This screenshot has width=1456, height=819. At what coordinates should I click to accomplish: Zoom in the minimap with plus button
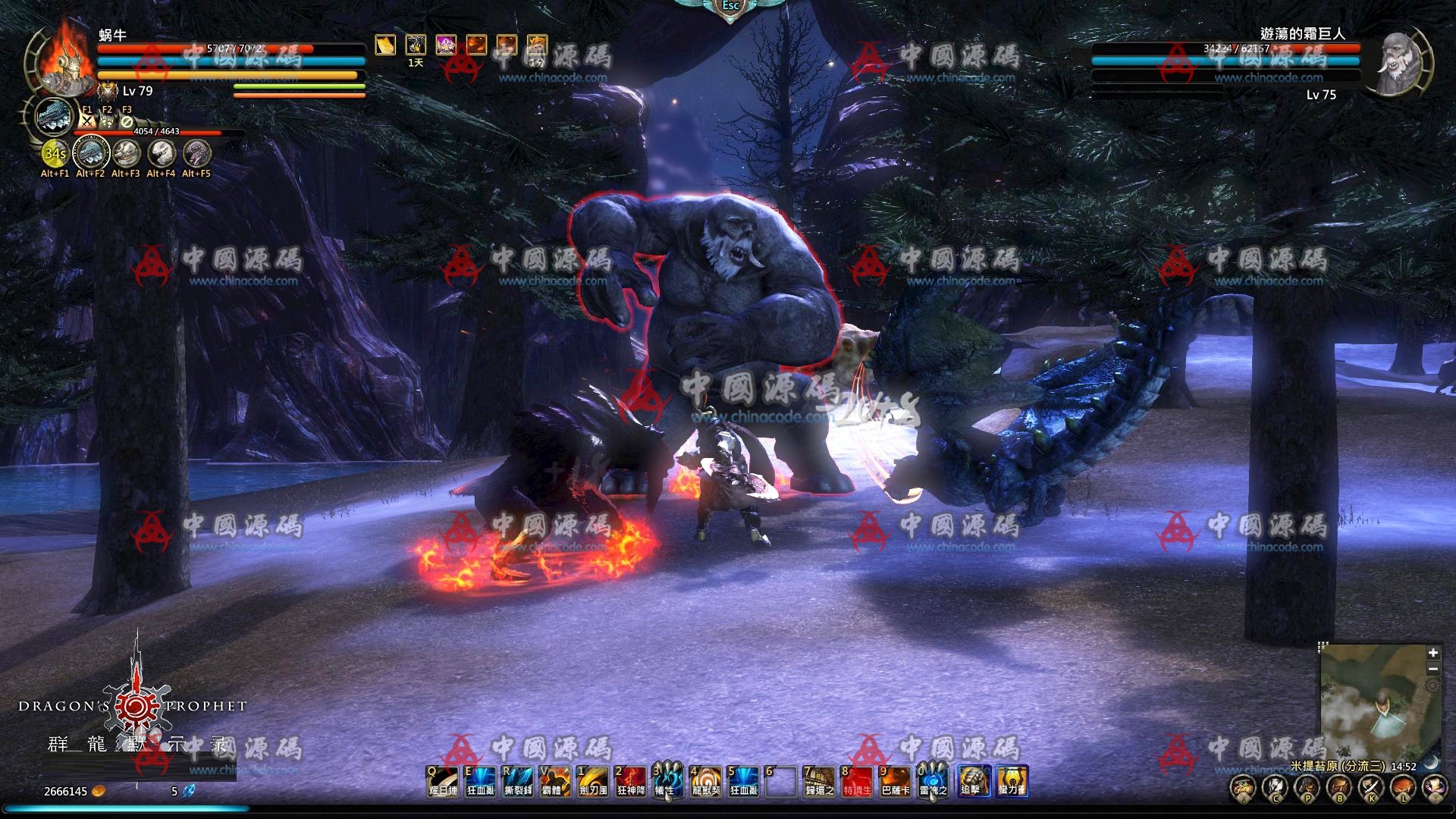[1432, 653]
